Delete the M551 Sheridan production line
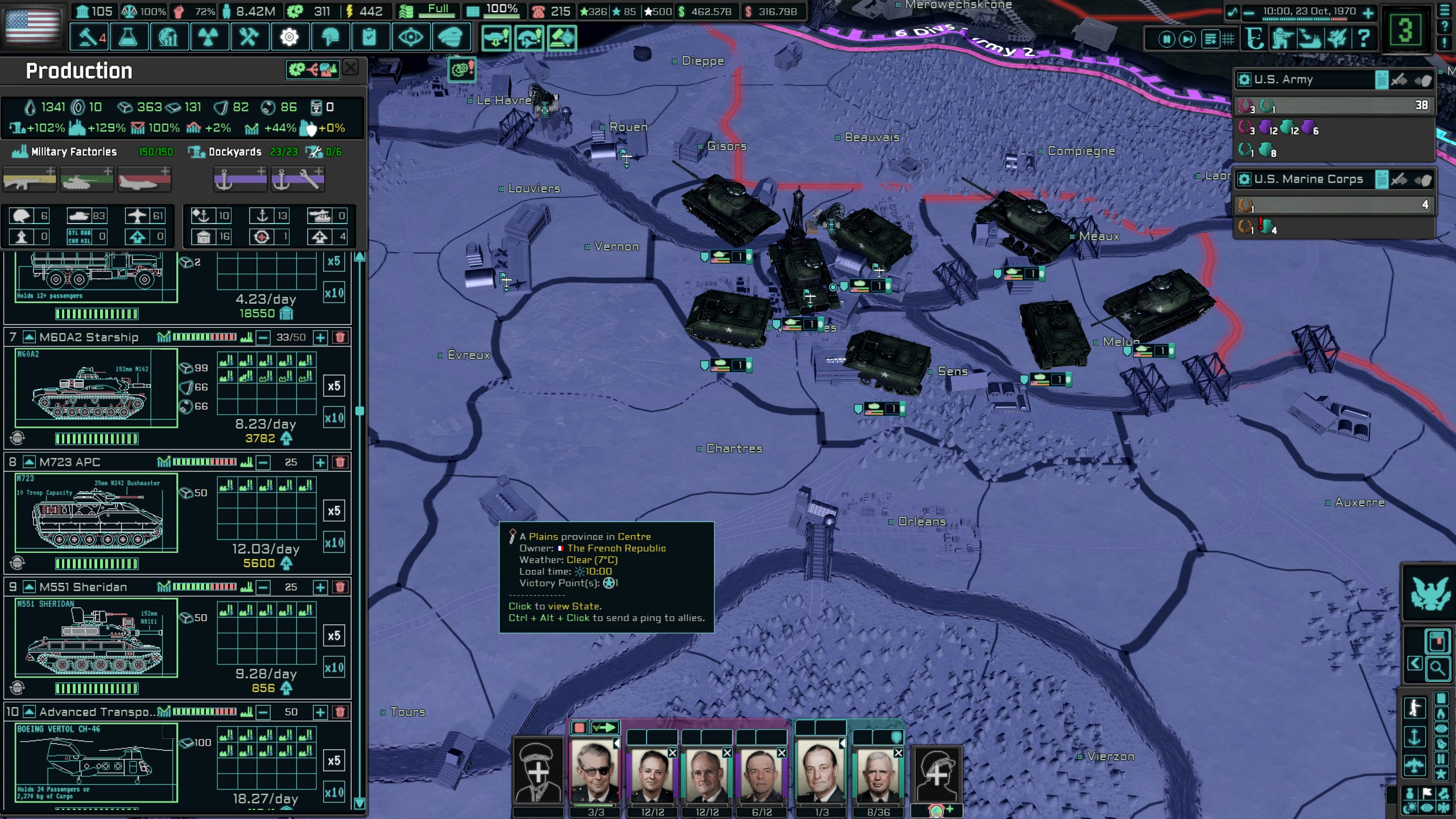The width and height of the screenshot is (1456, 819). pyautogui.click(x=340, y=587)
